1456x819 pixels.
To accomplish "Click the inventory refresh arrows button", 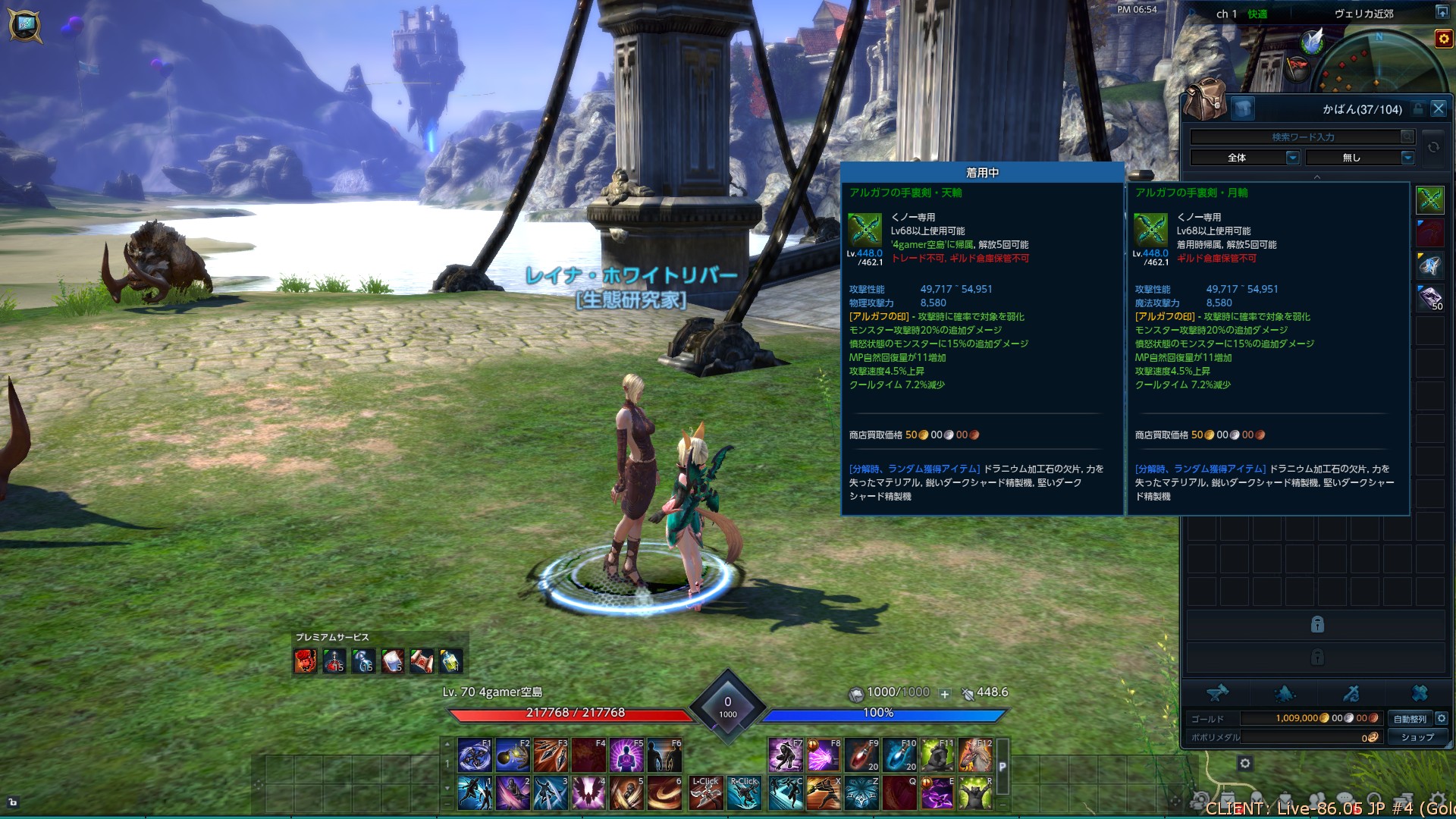I will coord(1433,147).
